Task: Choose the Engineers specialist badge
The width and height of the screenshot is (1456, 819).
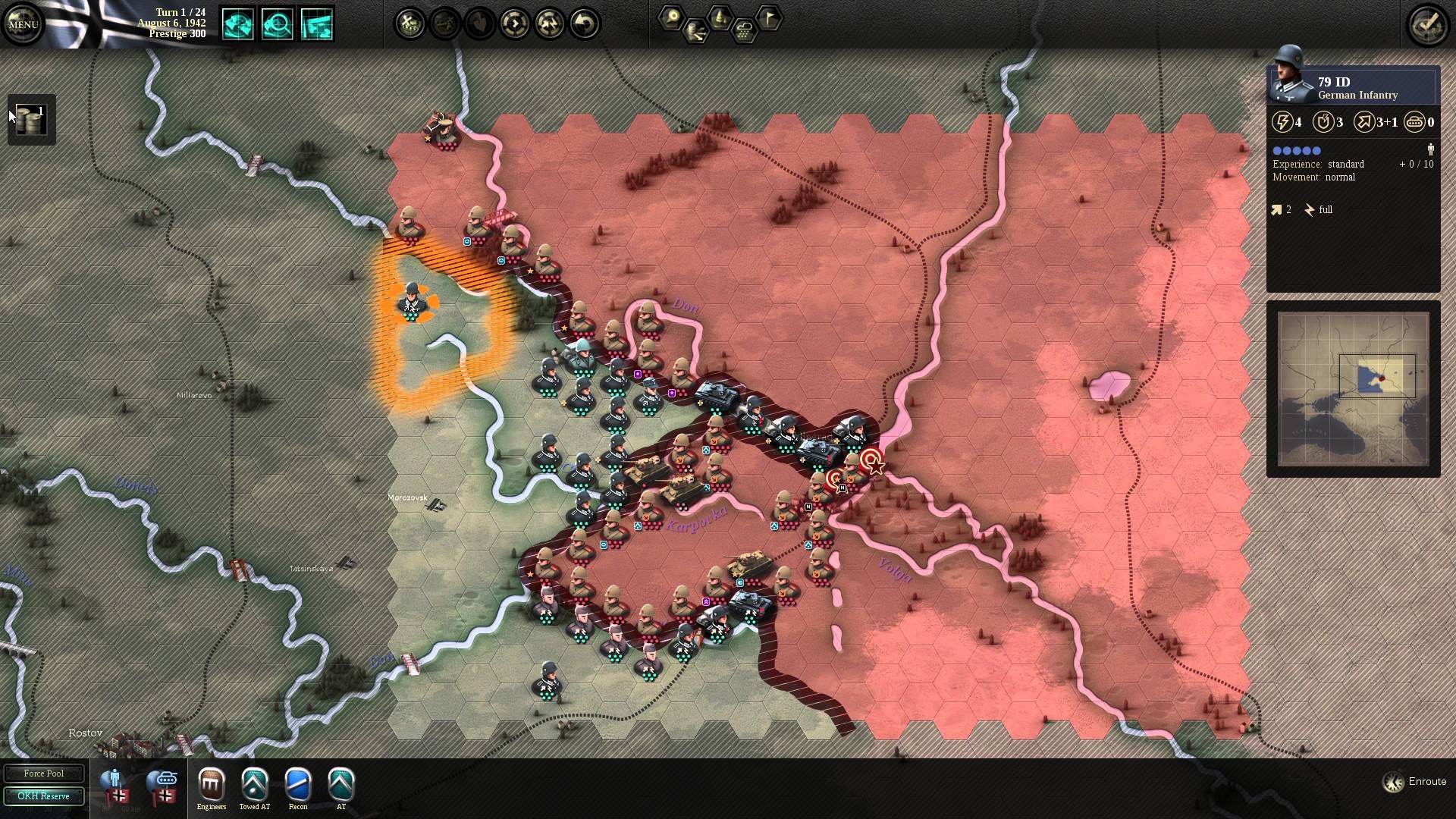Action: [x=212, y=785]
